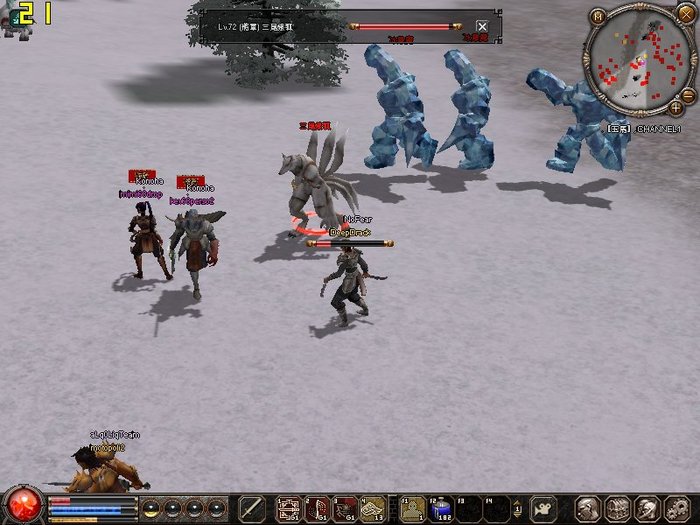Use the tan figure item in F1 slot
Screen dimensions: 700x525
click(x=413, y=508)
